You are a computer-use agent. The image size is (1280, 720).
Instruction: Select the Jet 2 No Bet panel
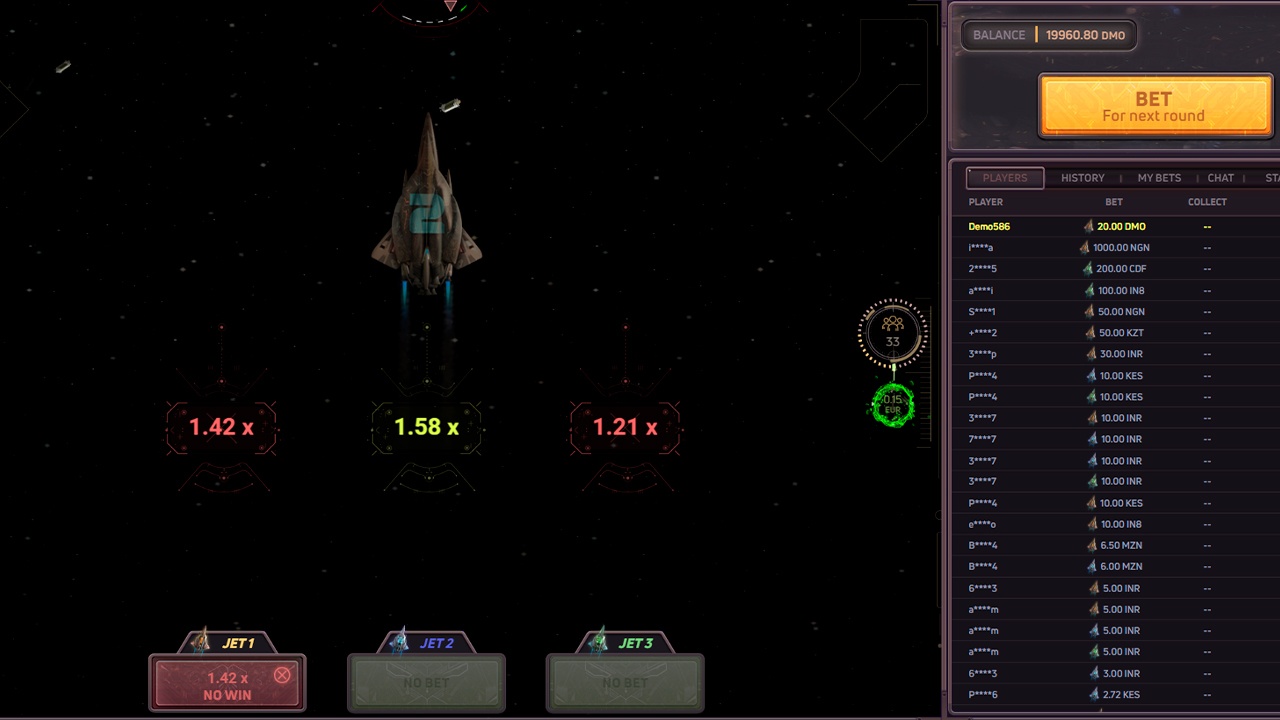426,683
